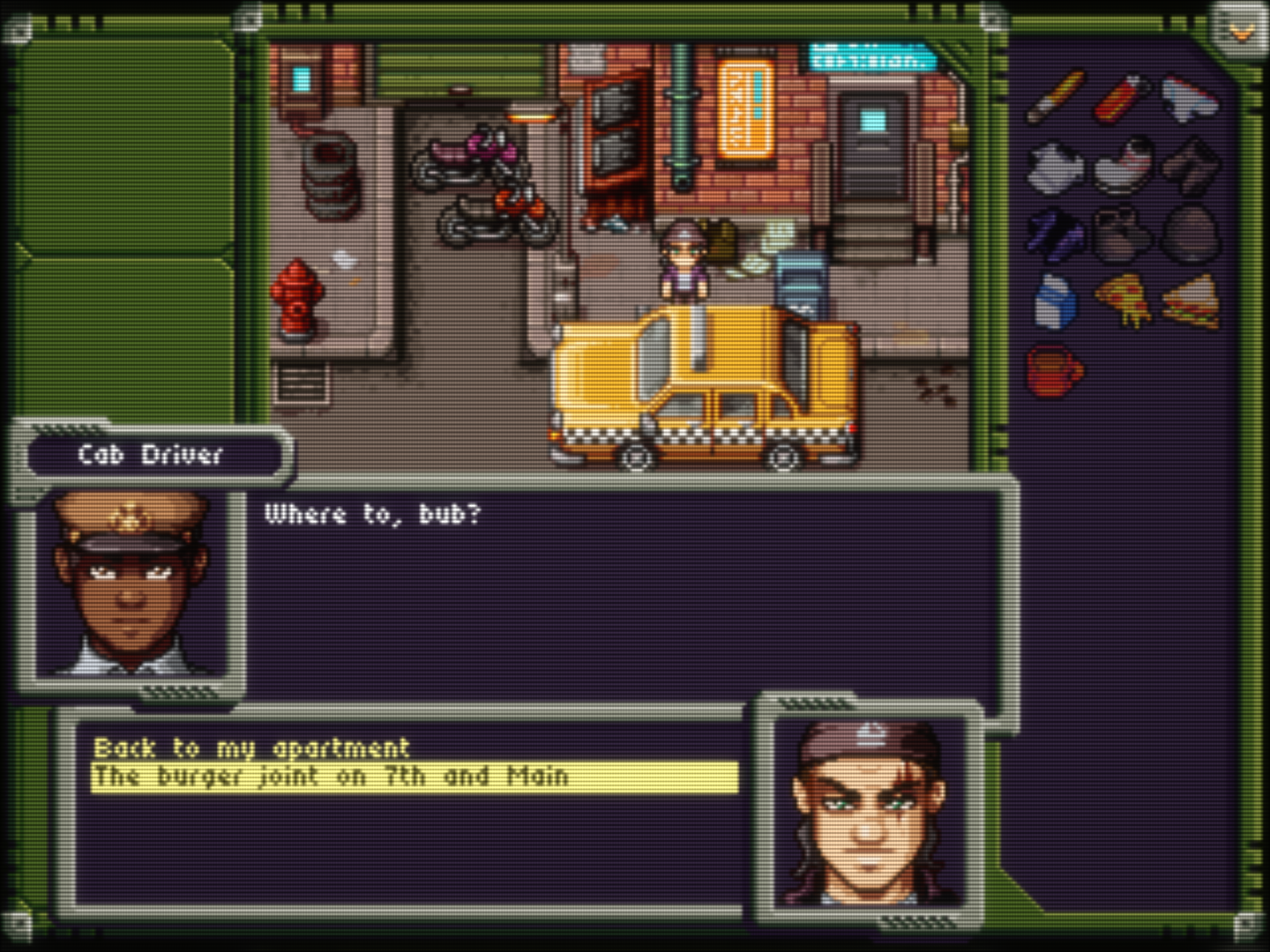Screen dimensions: 1270x952
Task: Select 'The burger joint on 7th and Main'
Action: [331, 777]
